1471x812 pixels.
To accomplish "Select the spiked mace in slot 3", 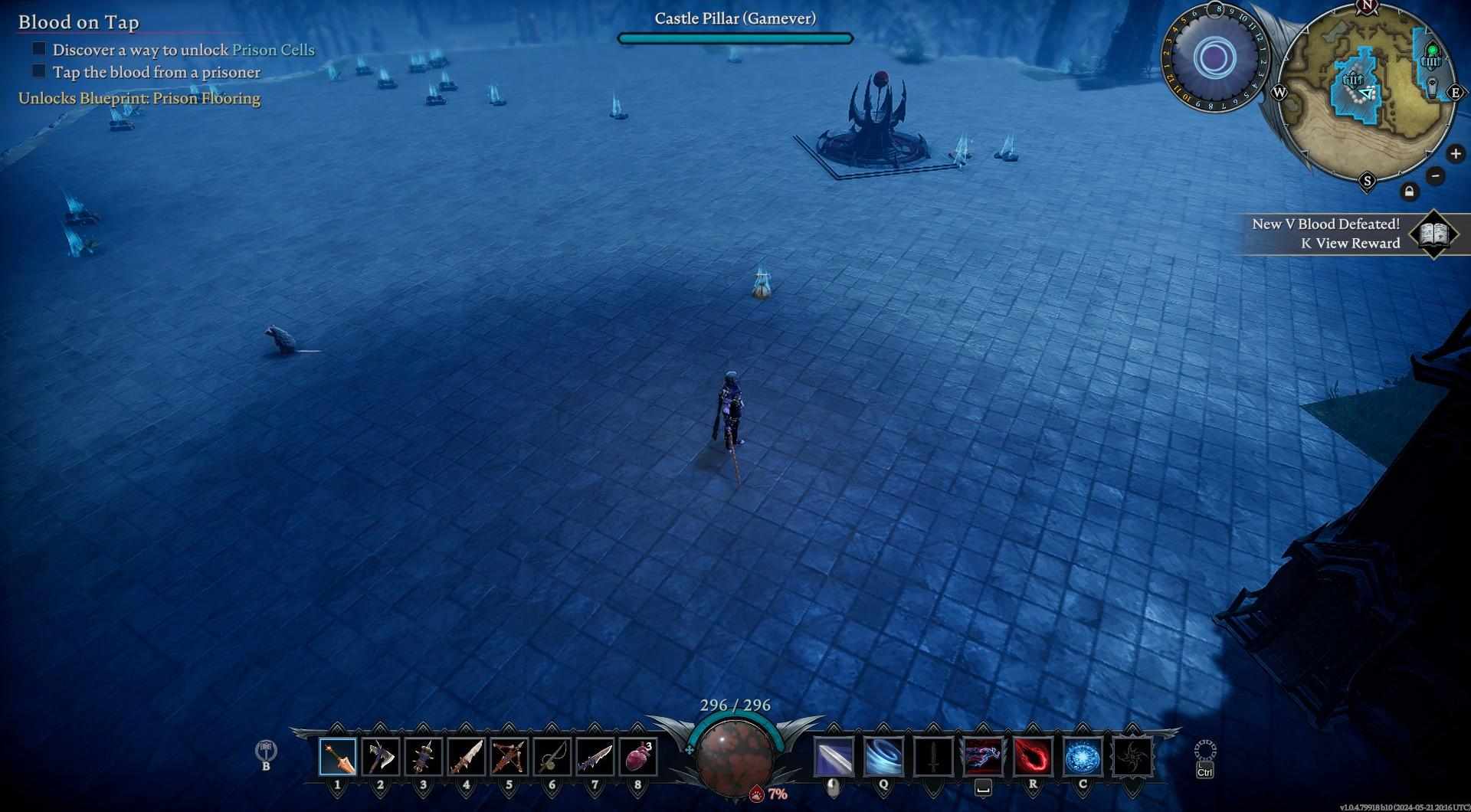I will click(x=424, y=757).
